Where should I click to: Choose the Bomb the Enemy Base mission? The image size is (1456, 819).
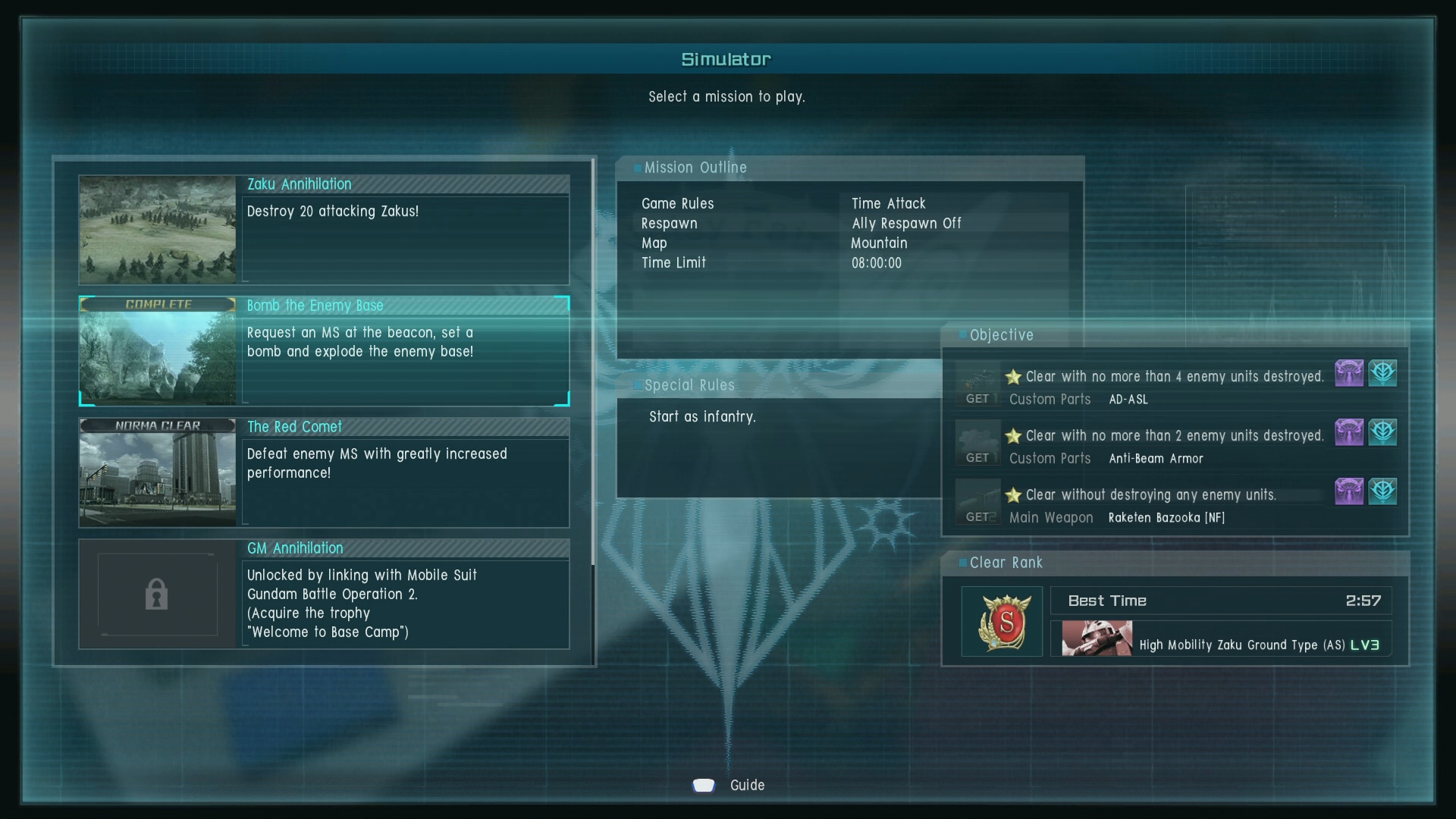404,351
